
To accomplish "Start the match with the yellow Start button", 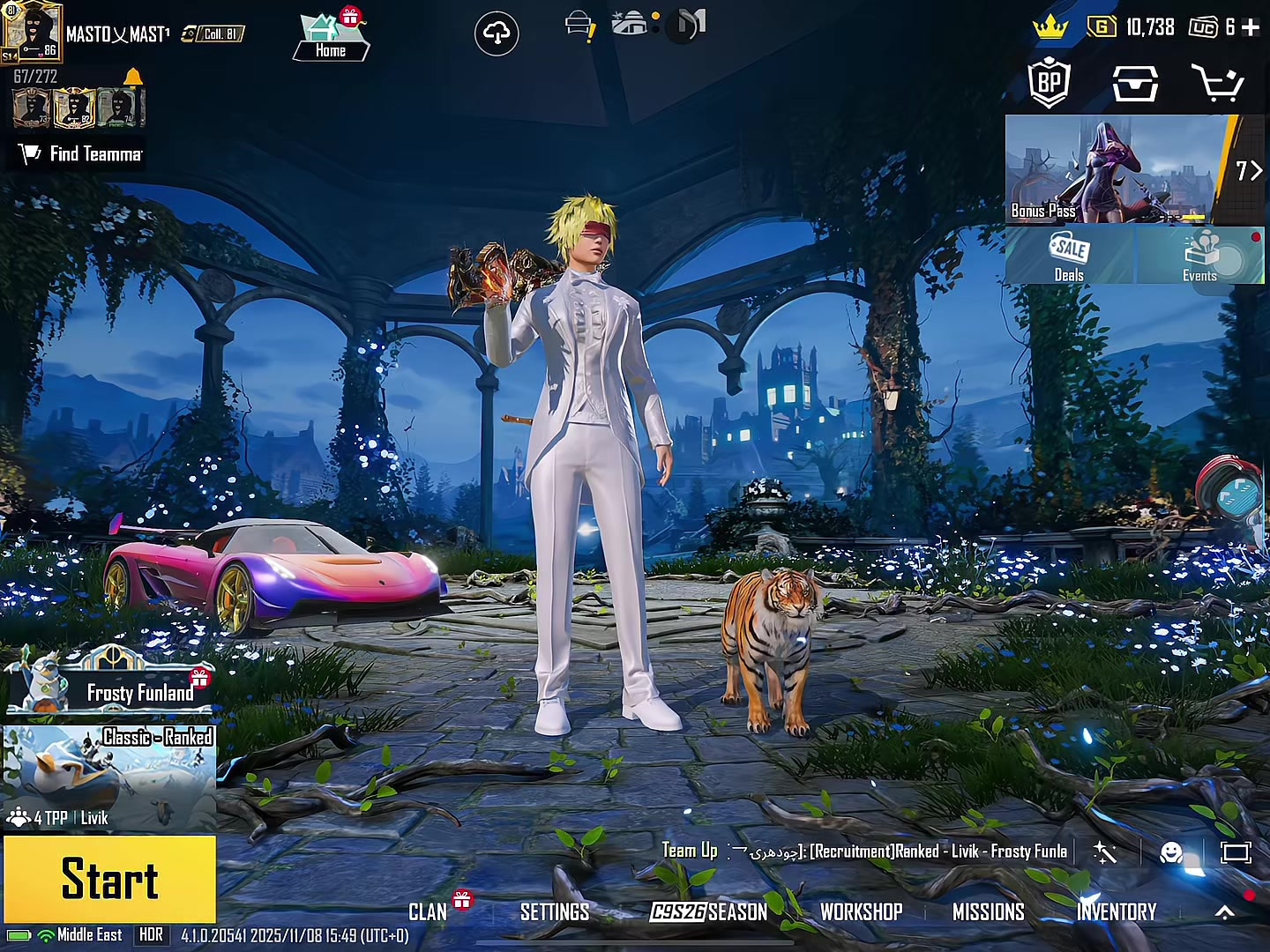I will pos(109,880).
